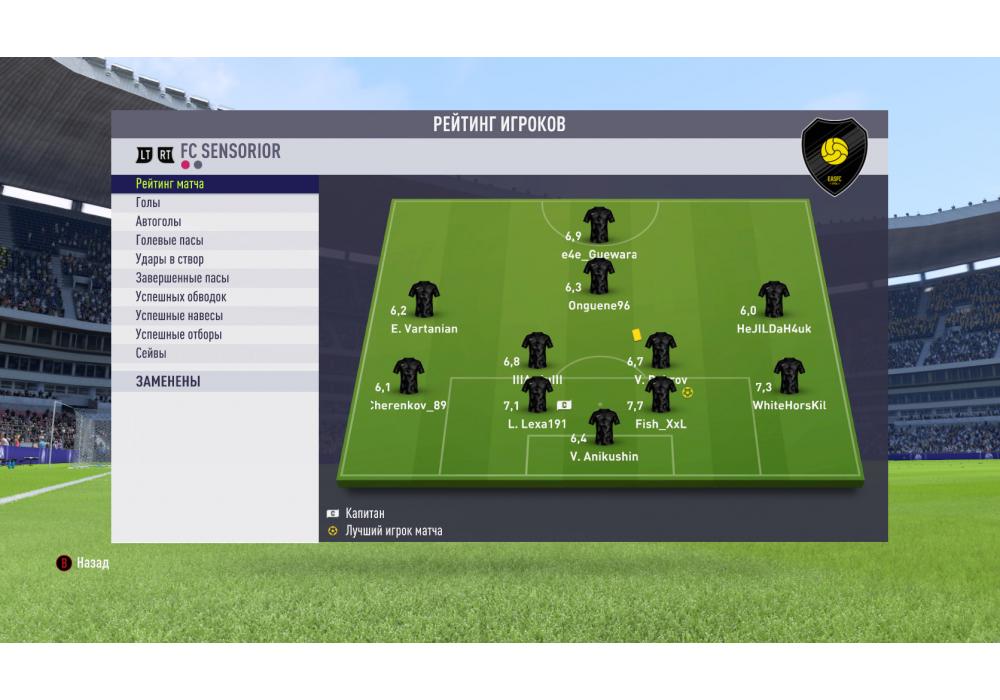Click player Fish_XxL's shirt
Viewport: 1000px width, 700px height.
pos(661,395)
